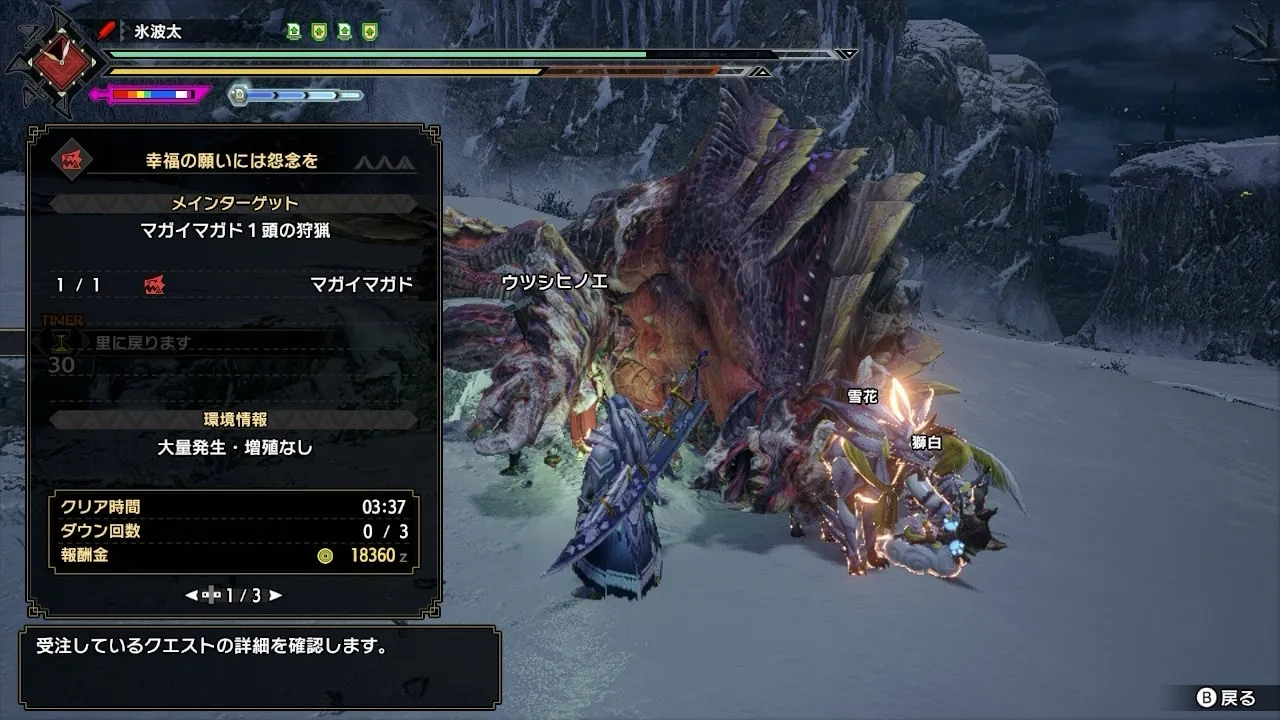The height and width of the screenshot is (720, 1280).
Task: Select the メインターゲット section header
Action: click(234, 203)
